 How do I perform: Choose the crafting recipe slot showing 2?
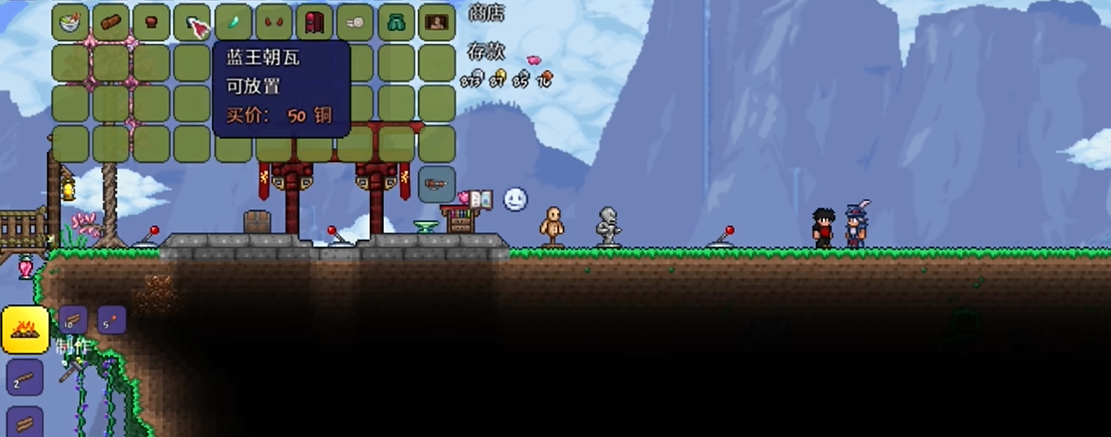(25, 379)
